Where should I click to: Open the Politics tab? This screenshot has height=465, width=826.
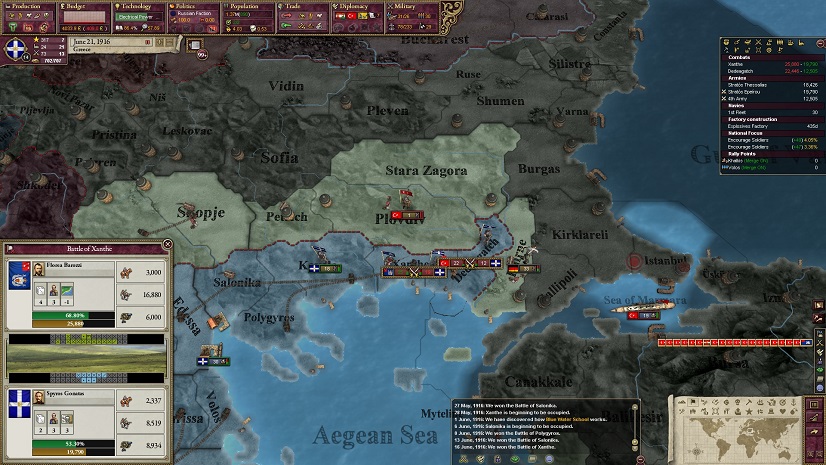tap(185, 7)
